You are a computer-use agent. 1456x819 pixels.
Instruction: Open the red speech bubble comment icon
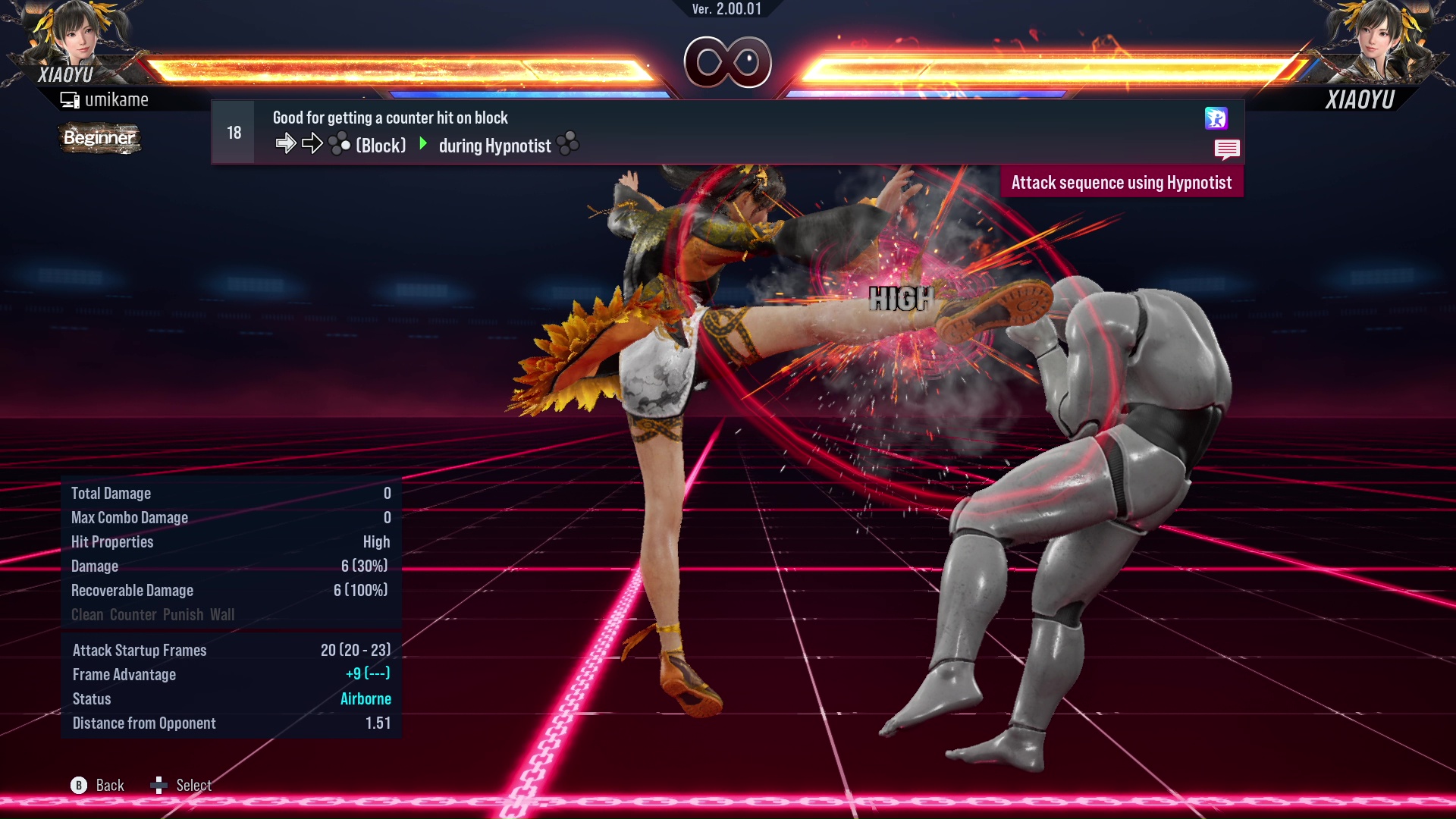click(1226, 149)
